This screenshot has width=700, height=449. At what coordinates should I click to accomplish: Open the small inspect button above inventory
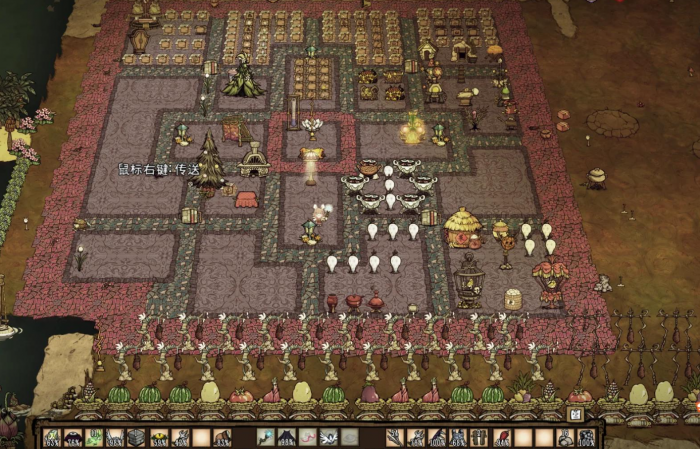tap(576, 414)
